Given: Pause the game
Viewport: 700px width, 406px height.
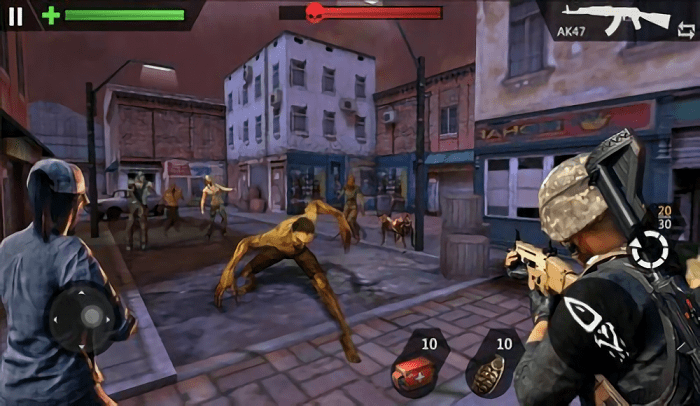Looking at the screenshot, I should (x=15, y=15).
